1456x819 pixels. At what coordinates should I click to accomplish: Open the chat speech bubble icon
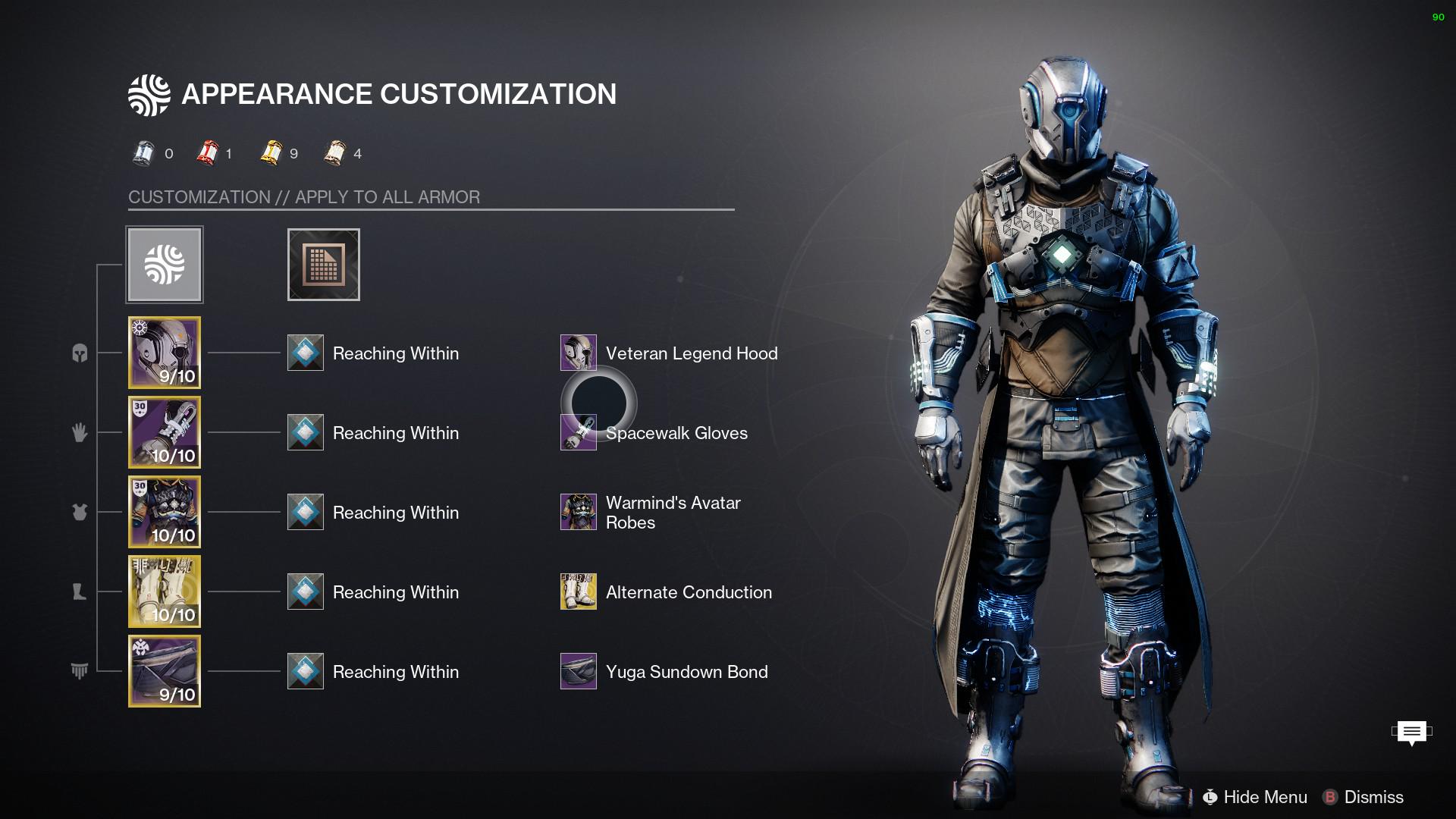[x=1411, y=732]
